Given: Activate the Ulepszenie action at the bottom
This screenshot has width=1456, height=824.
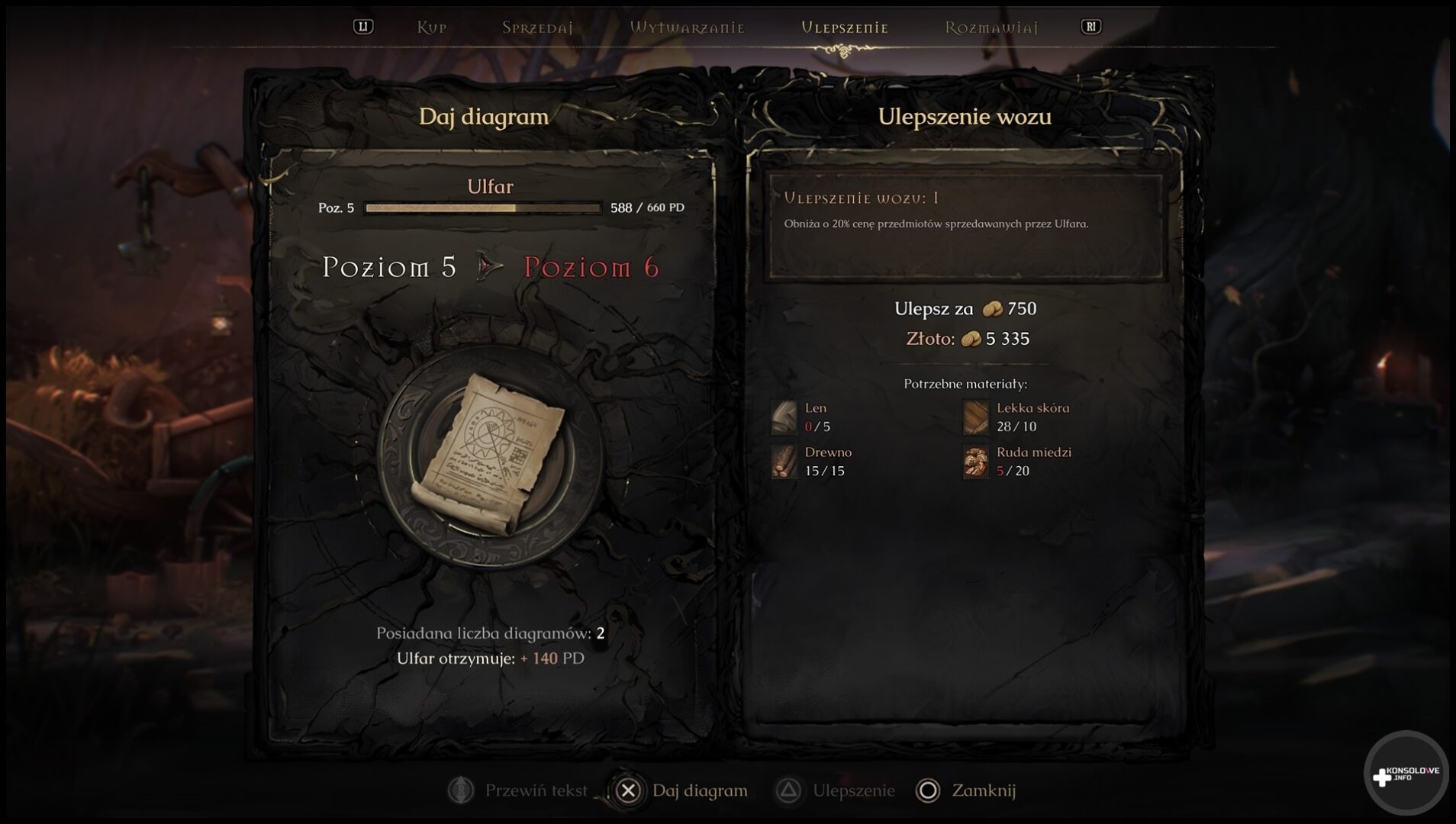Looking at the screenshot, I should pyautogui.click(x=836, y=790).
